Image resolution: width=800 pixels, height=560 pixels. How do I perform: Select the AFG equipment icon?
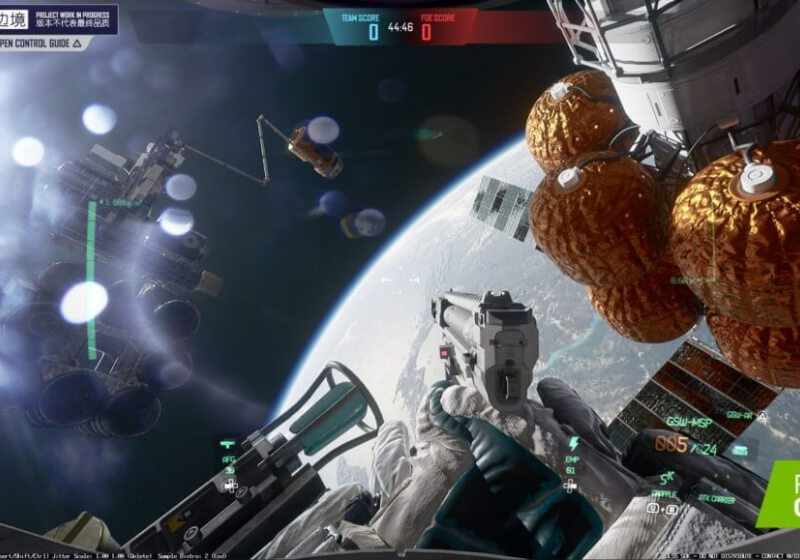click(x=229, y=443)
